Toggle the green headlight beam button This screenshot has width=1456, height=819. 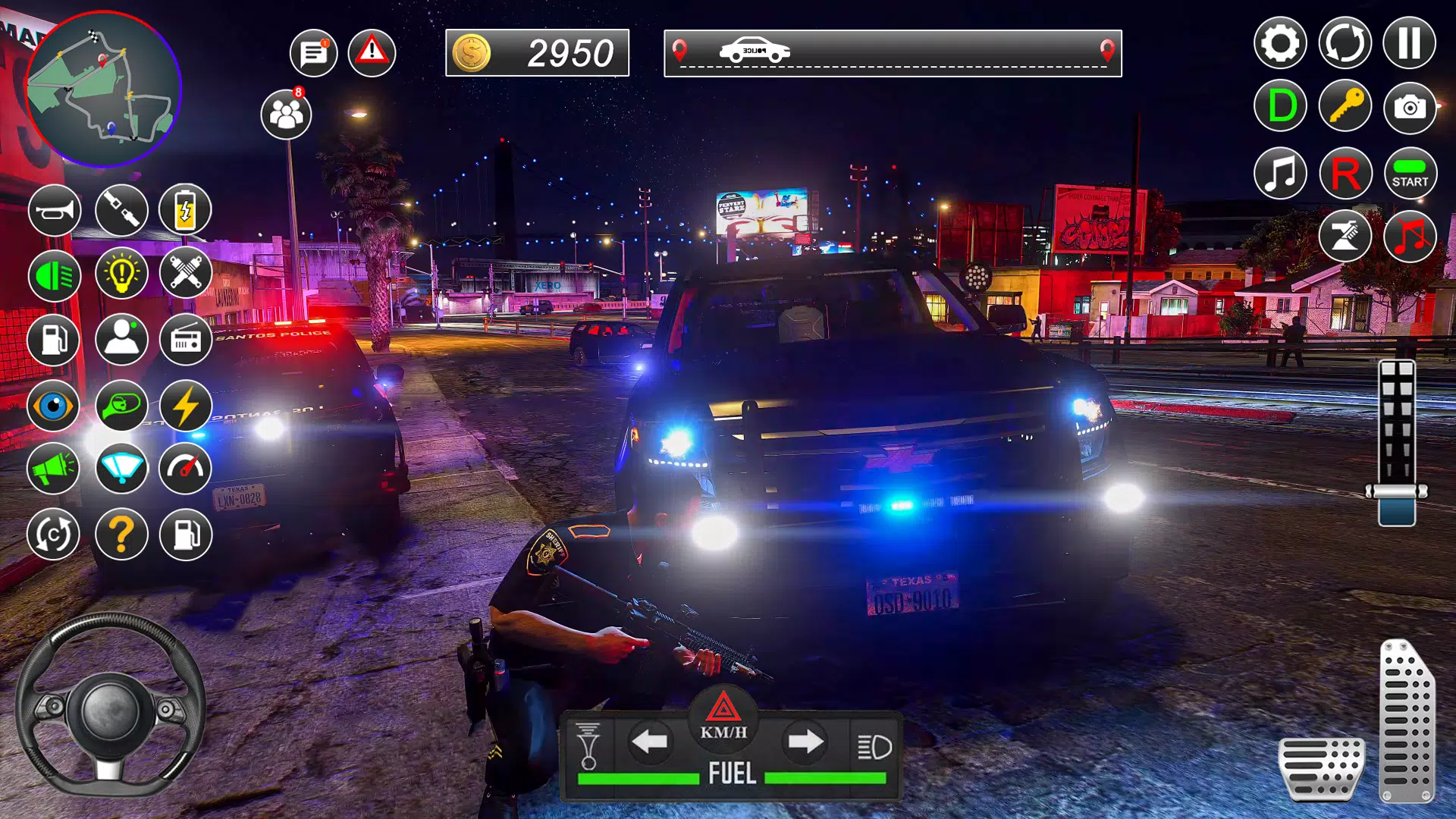(x=55, y=275)
